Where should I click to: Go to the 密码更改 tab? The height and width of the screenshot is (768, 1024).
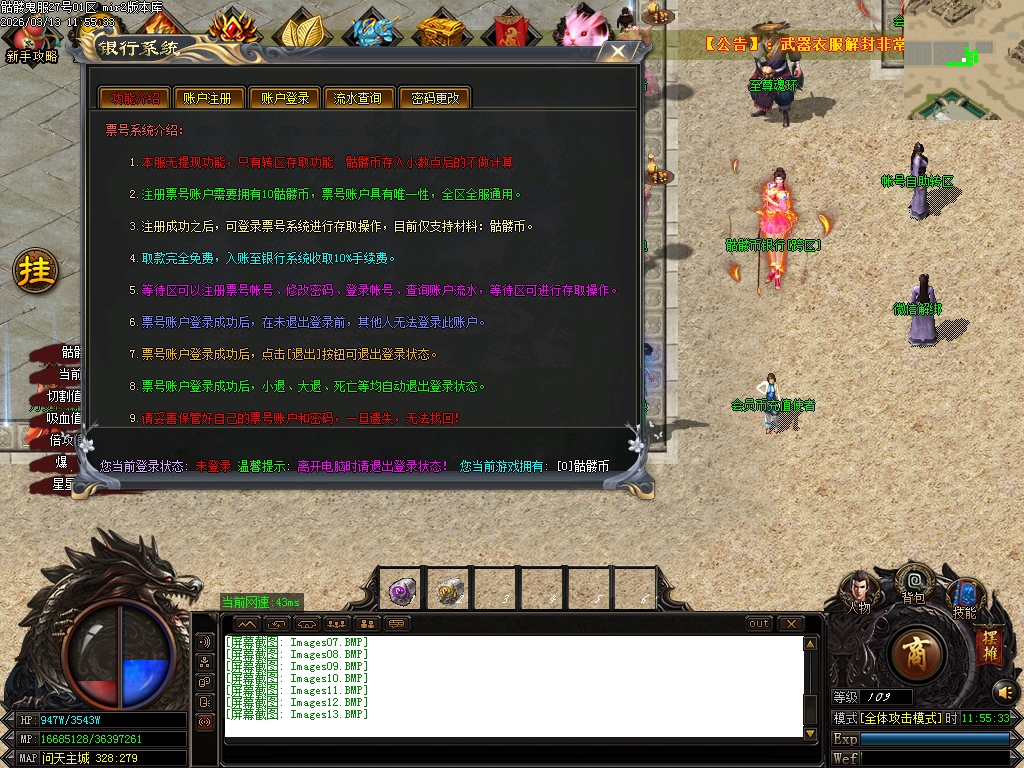435,98
